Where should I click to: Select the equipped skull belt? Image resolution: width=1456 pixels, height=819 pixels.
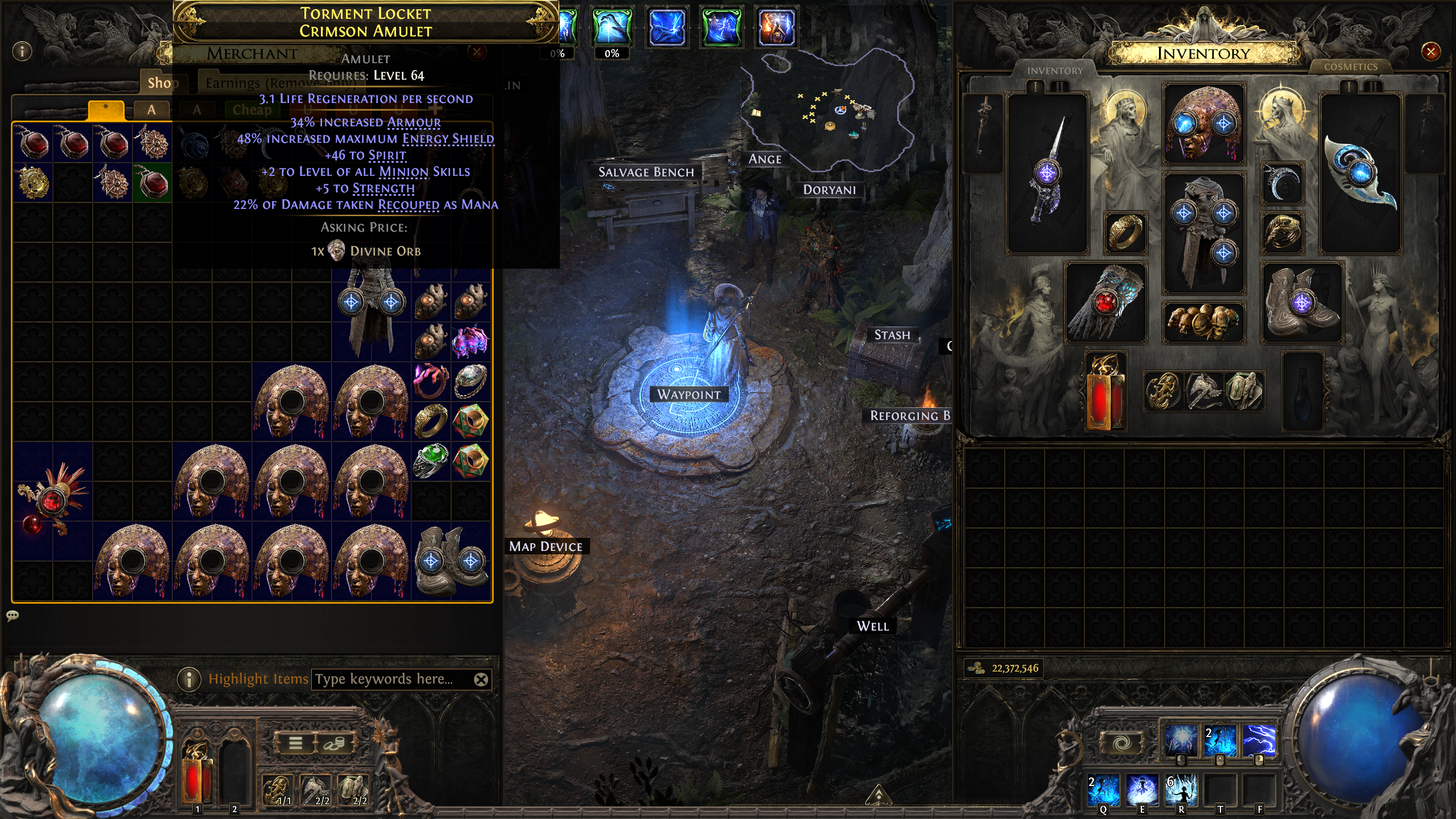point(1203,322)
